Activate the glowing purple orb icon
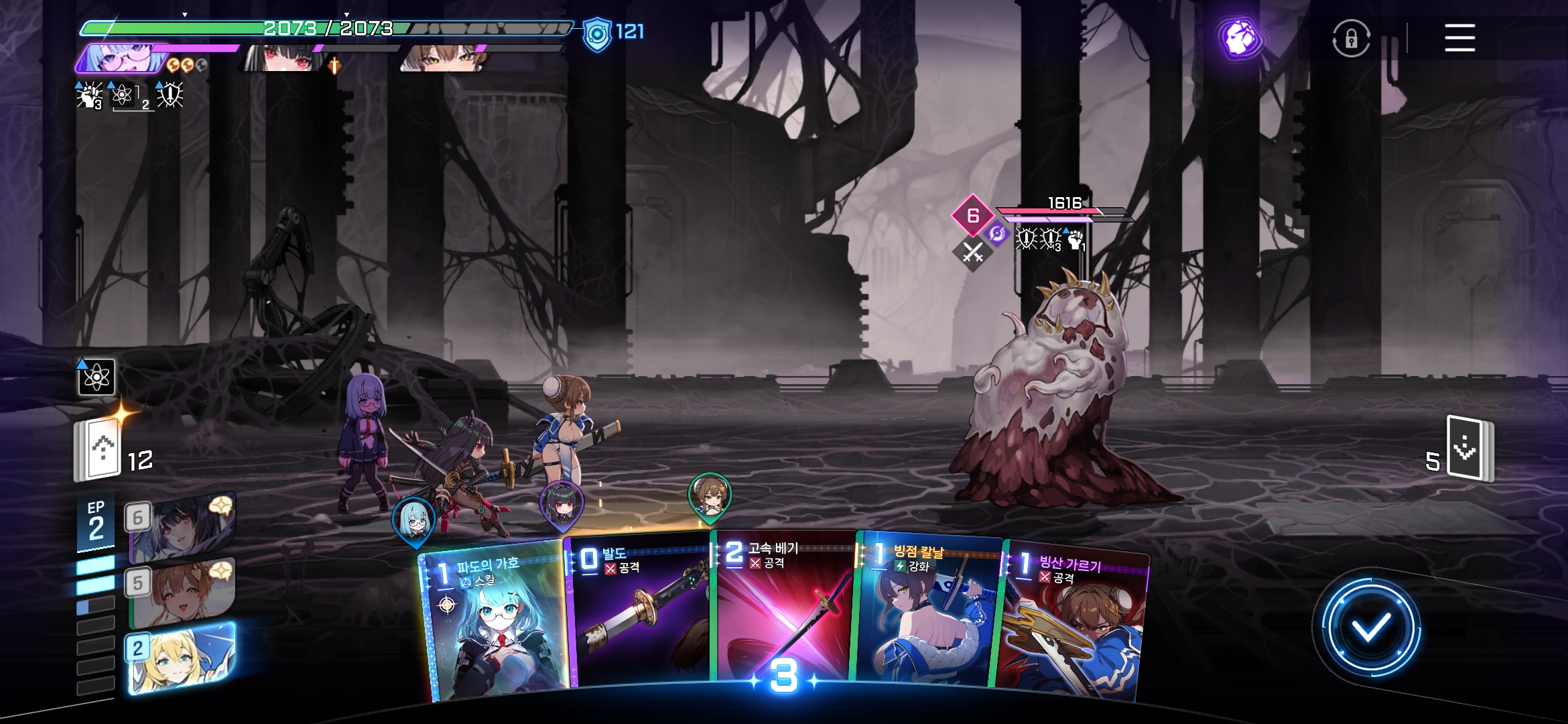The height and width of the screenshot is (724, 1568). pyautogui.click(x=1240, y=38)
